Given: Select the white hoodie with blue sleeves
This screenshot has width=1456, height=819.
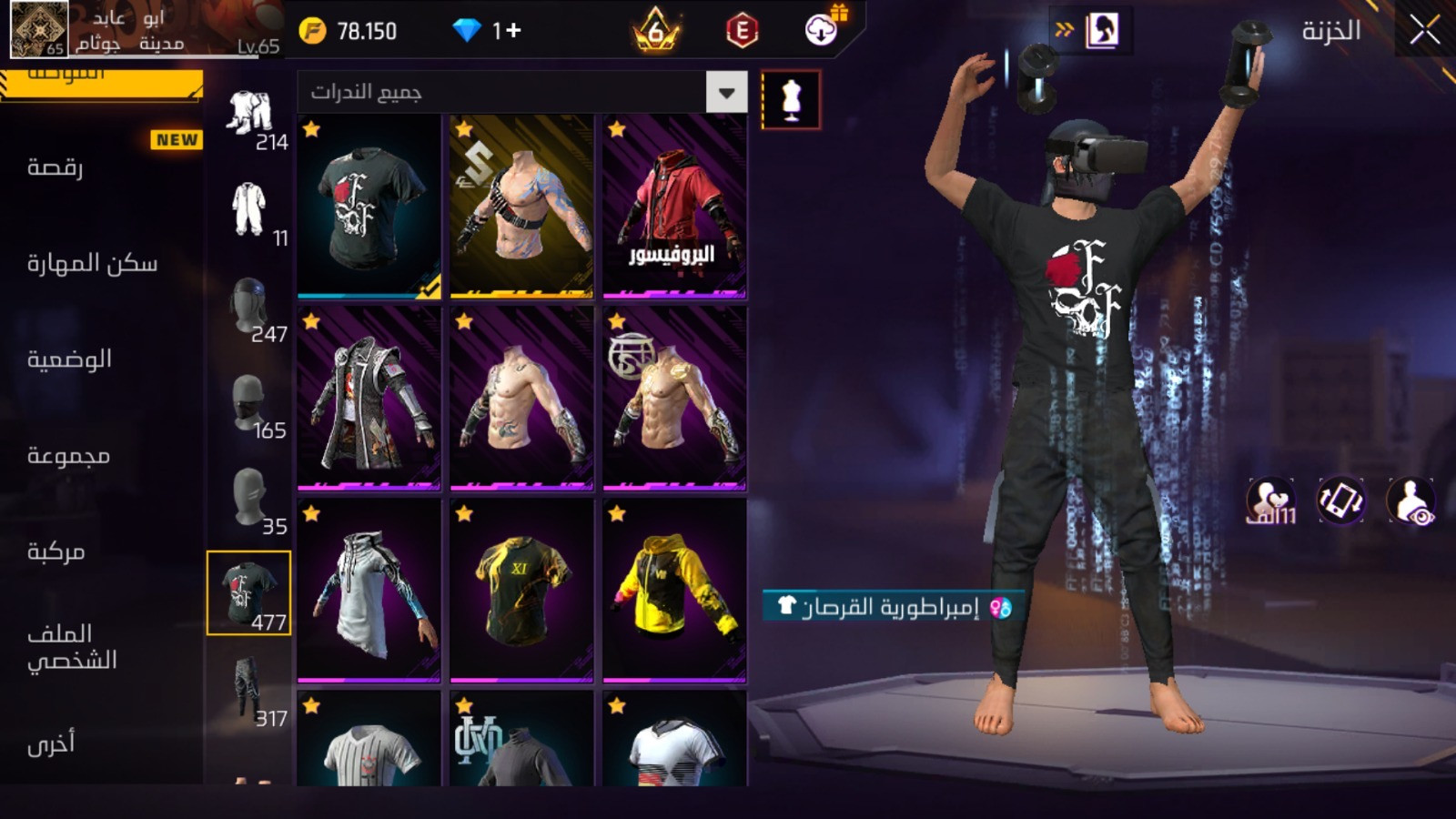Looking at the screenshot, I should coord(369,591).
